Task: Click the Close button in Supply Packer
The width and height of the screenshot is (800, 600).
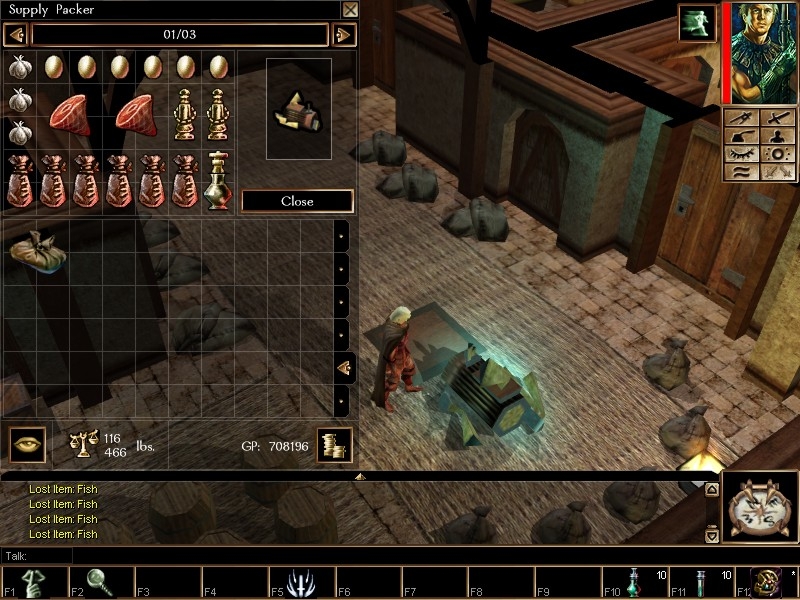Action: coord(297,201)
